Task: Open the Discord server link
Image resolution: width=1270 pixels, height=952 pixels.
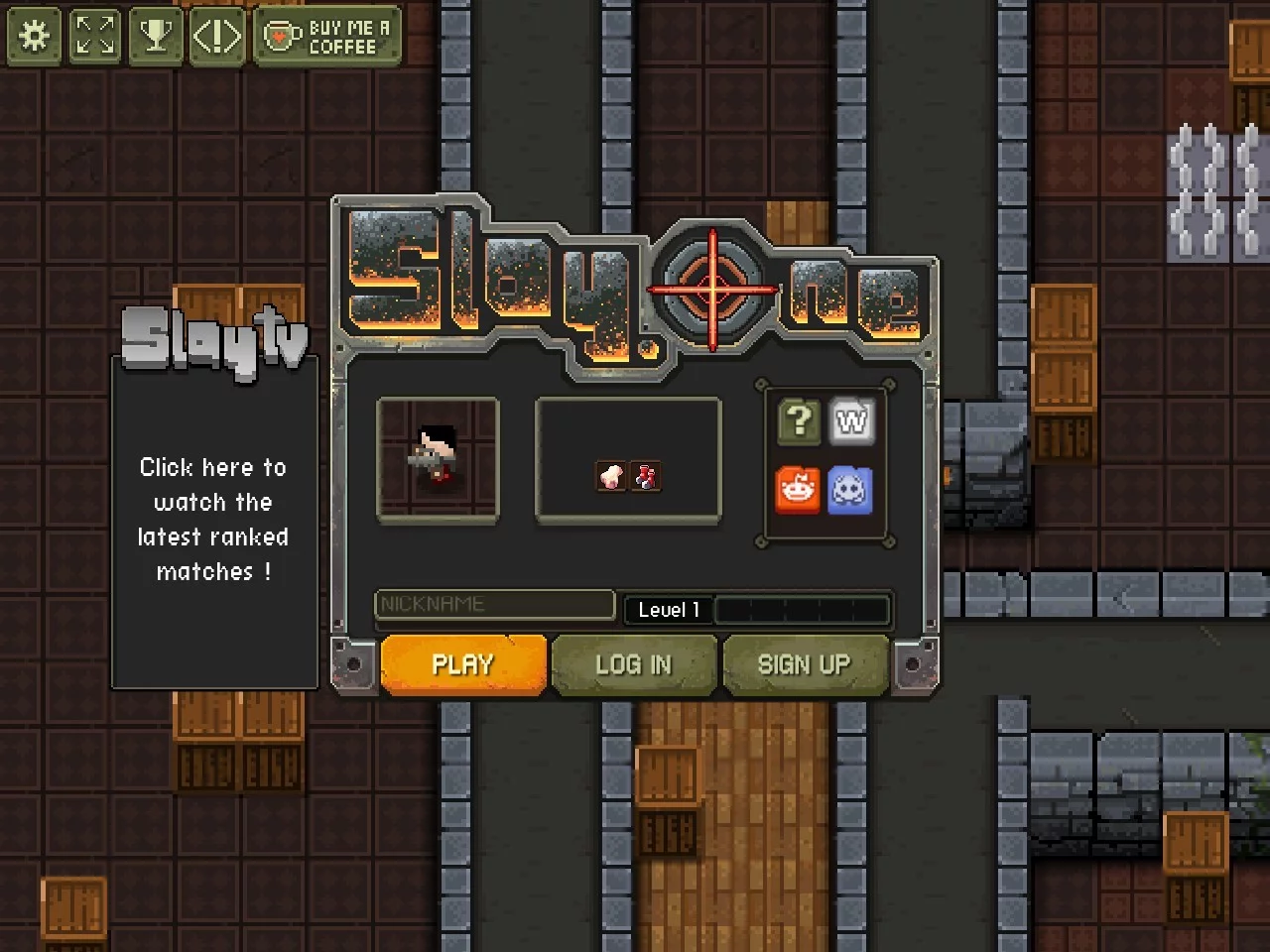Action: click(x=850, y=490)
